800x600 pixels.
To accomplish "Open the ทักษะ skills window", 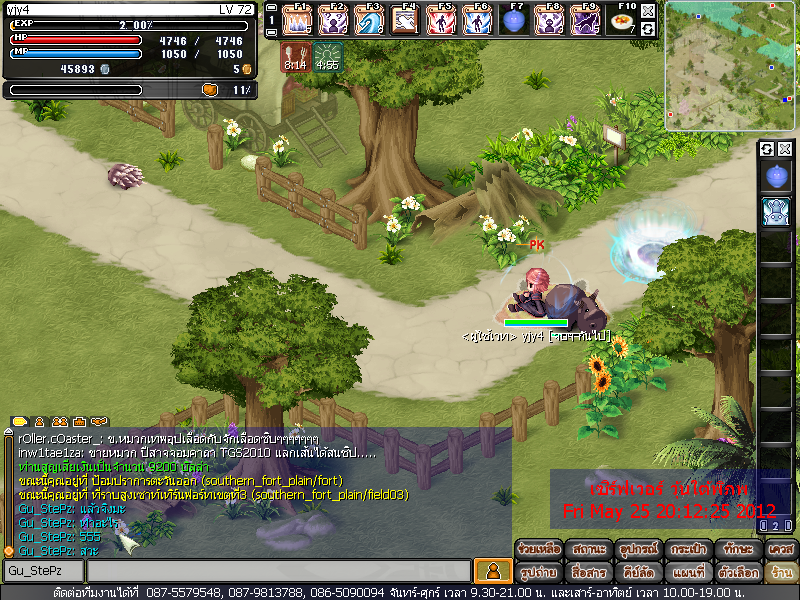I will [738, 549].
